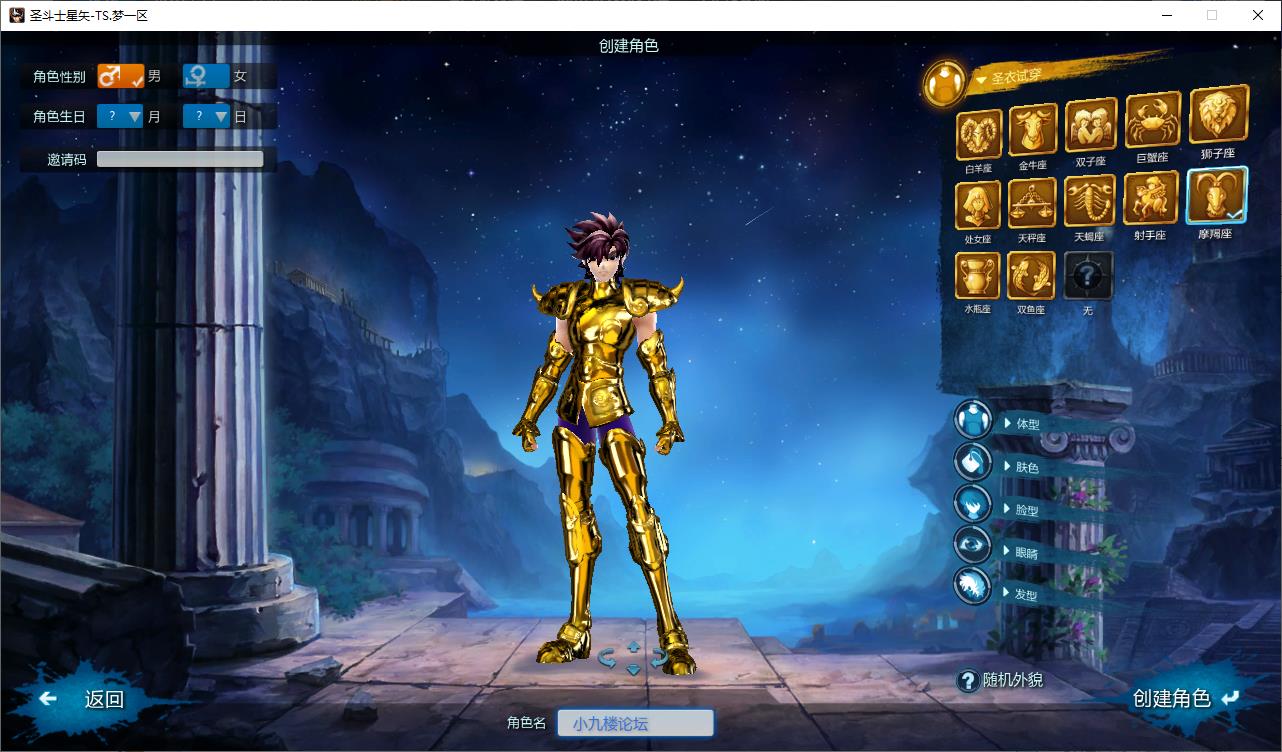Pick the Leo (狮子座) cloth icon
This screenshot has height=752, width=1282.
[1218, 115]
